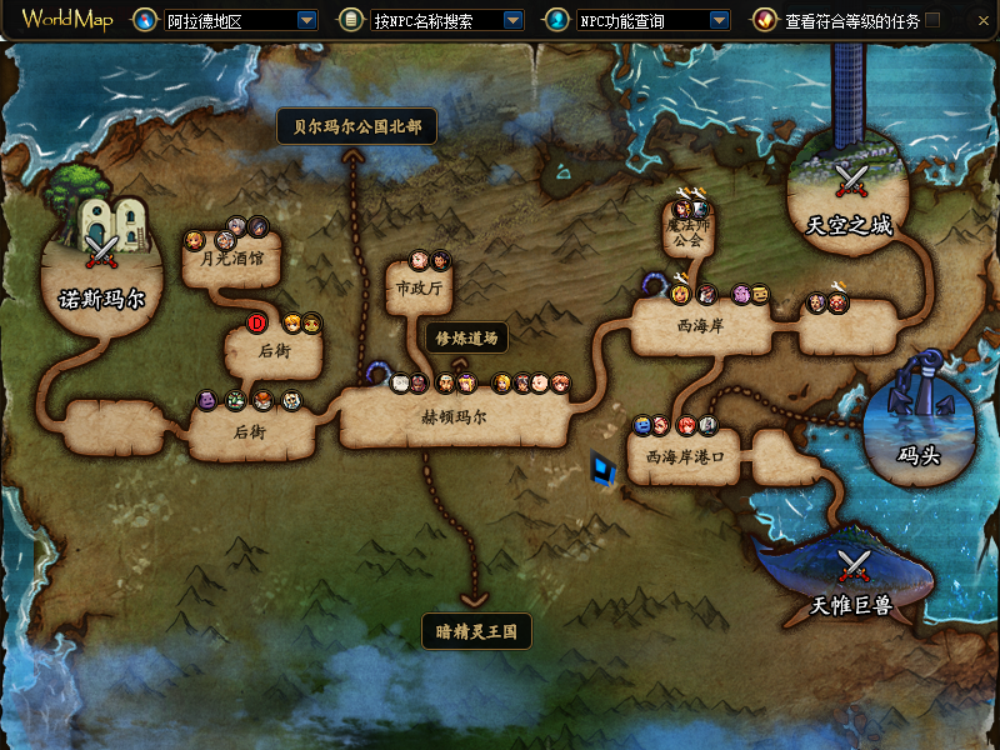The width and height of the screenshot is (1000, 750).
Task: Select the 贝尔玛尔公国北部 destination label
Action: coord(357,127)
